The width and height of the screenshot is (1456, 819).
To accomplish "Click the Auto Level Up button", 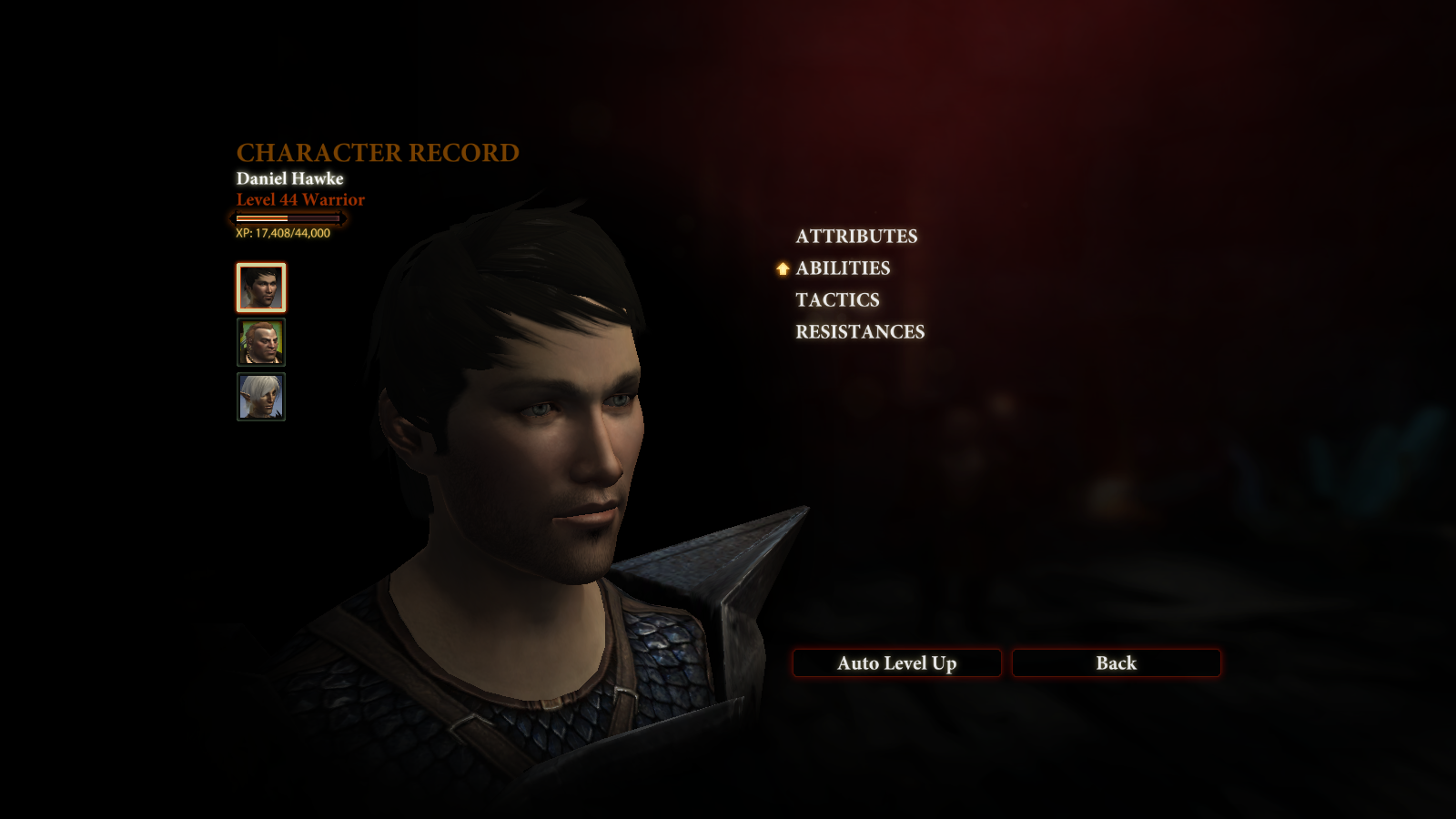I will point(896,663).
